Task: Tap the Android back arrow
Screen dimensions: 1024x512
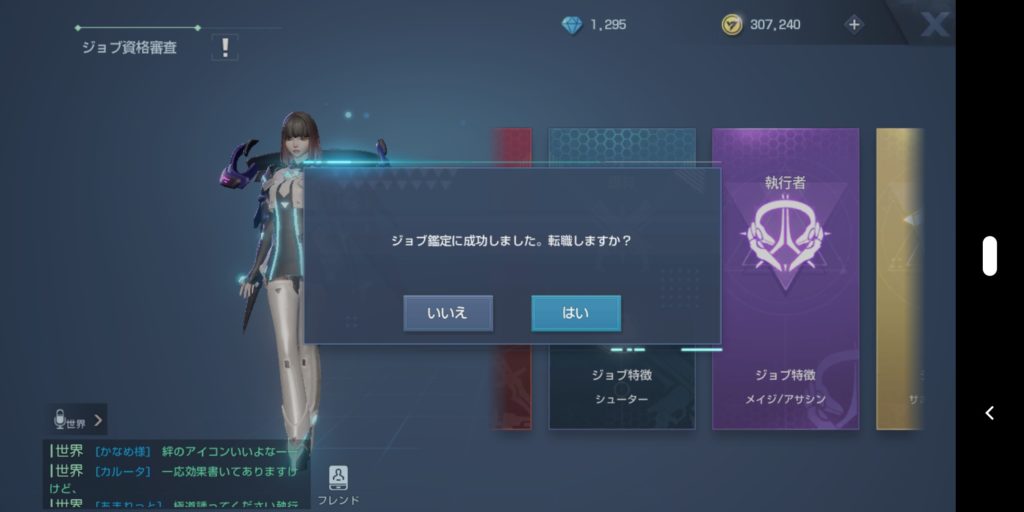Action: coord(989,412)
